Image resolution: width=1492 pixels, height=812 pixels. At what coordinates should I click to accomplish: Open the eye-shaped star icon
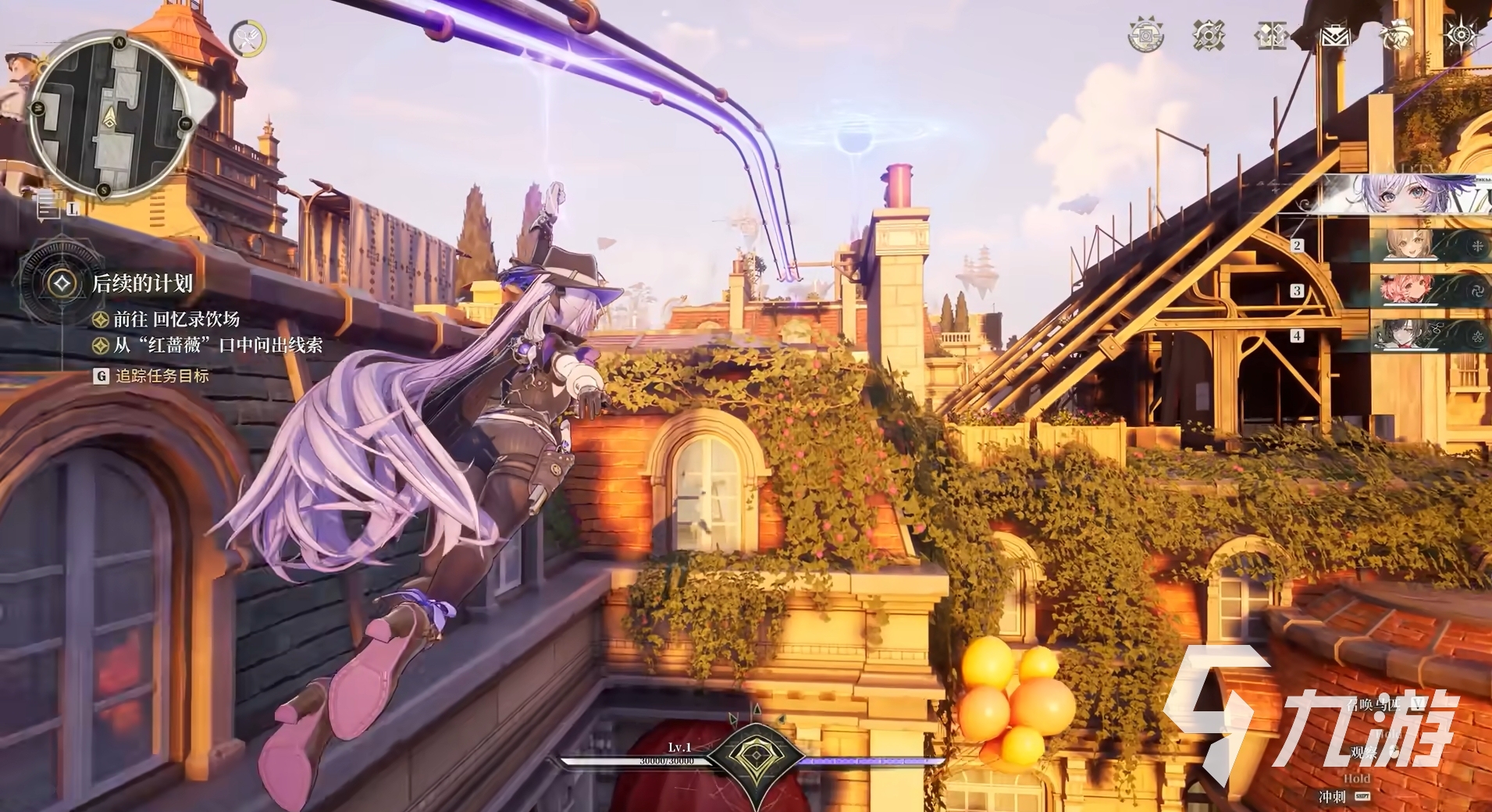coord(1460,35)
